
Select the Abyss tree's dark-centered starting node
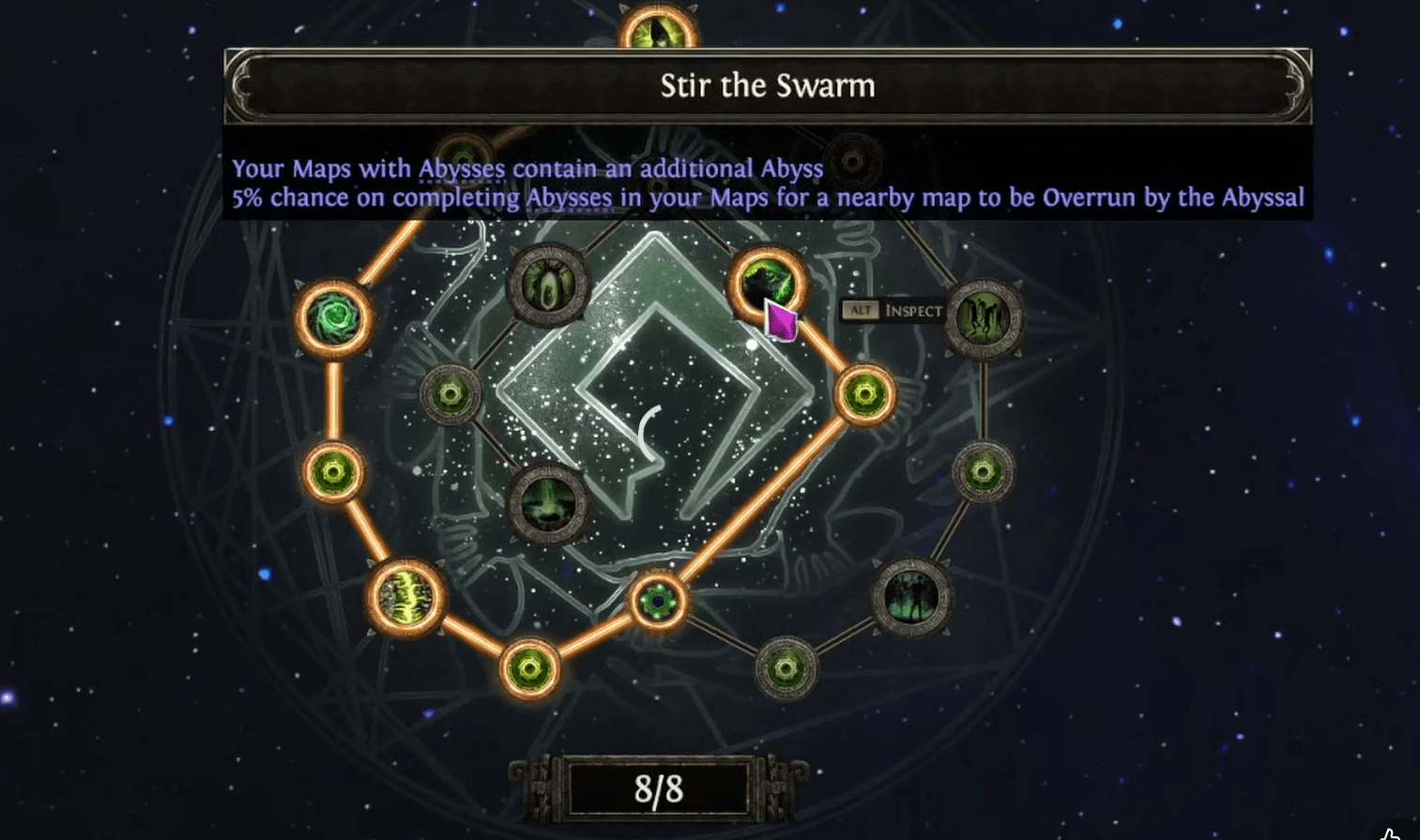point(658,600)
